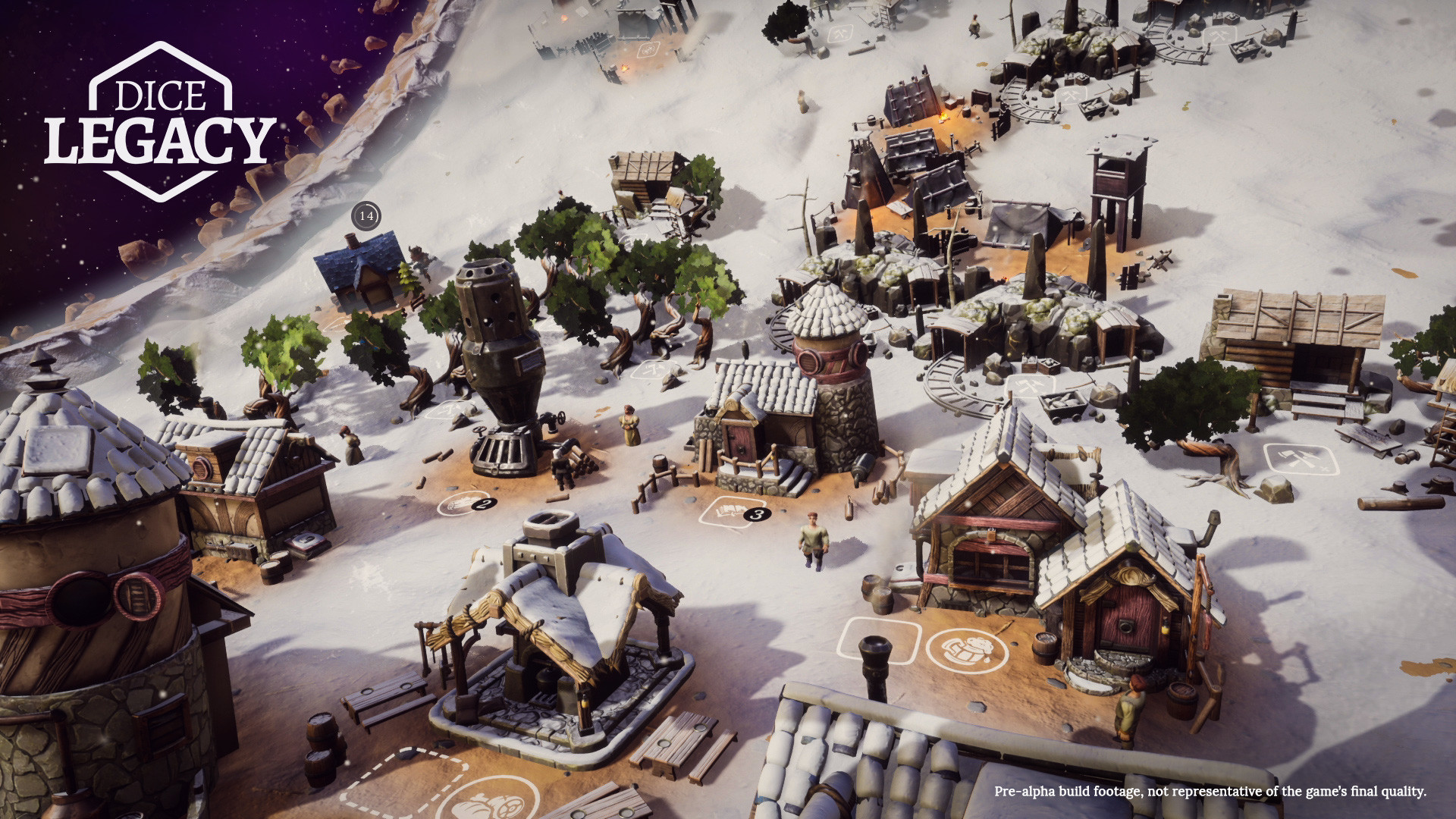Select the open-book dice slot marked 3
1456x819 pixels.
727,512
